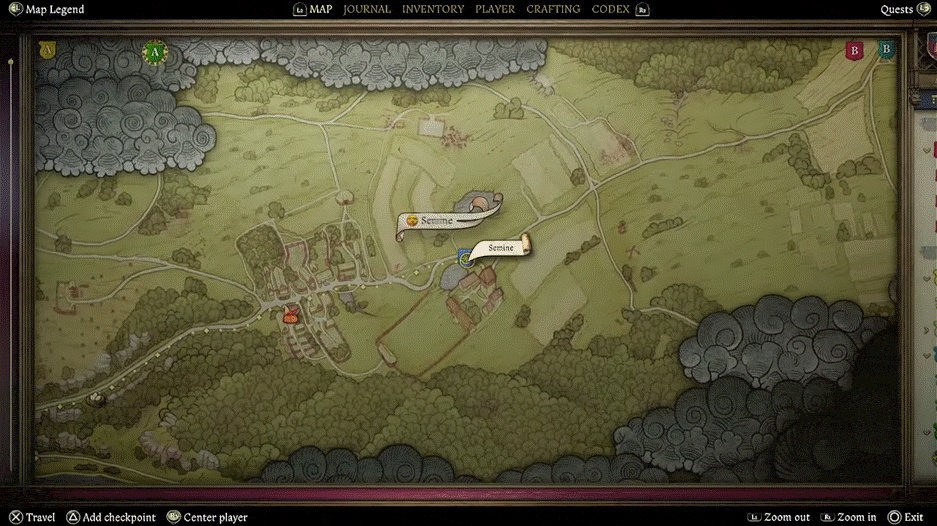Open the Inventory tab
Viewport: 937px width, 526px height.
point(433,10)
